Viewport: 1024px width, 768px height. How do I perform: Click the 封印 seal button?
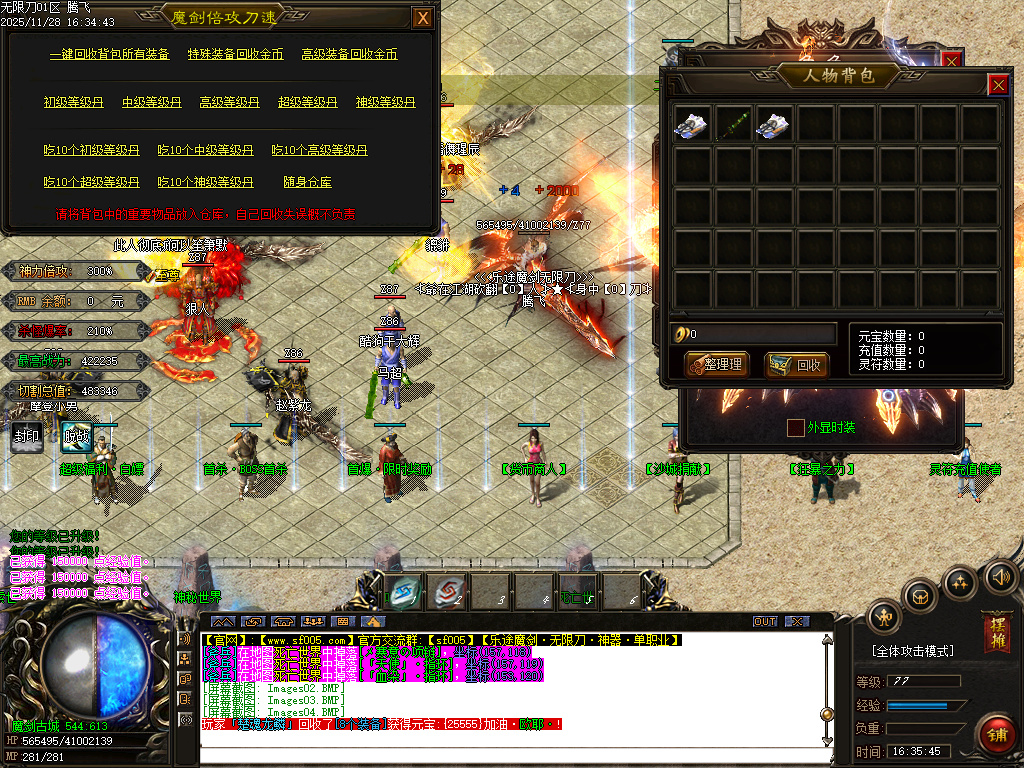coord(27,436)
